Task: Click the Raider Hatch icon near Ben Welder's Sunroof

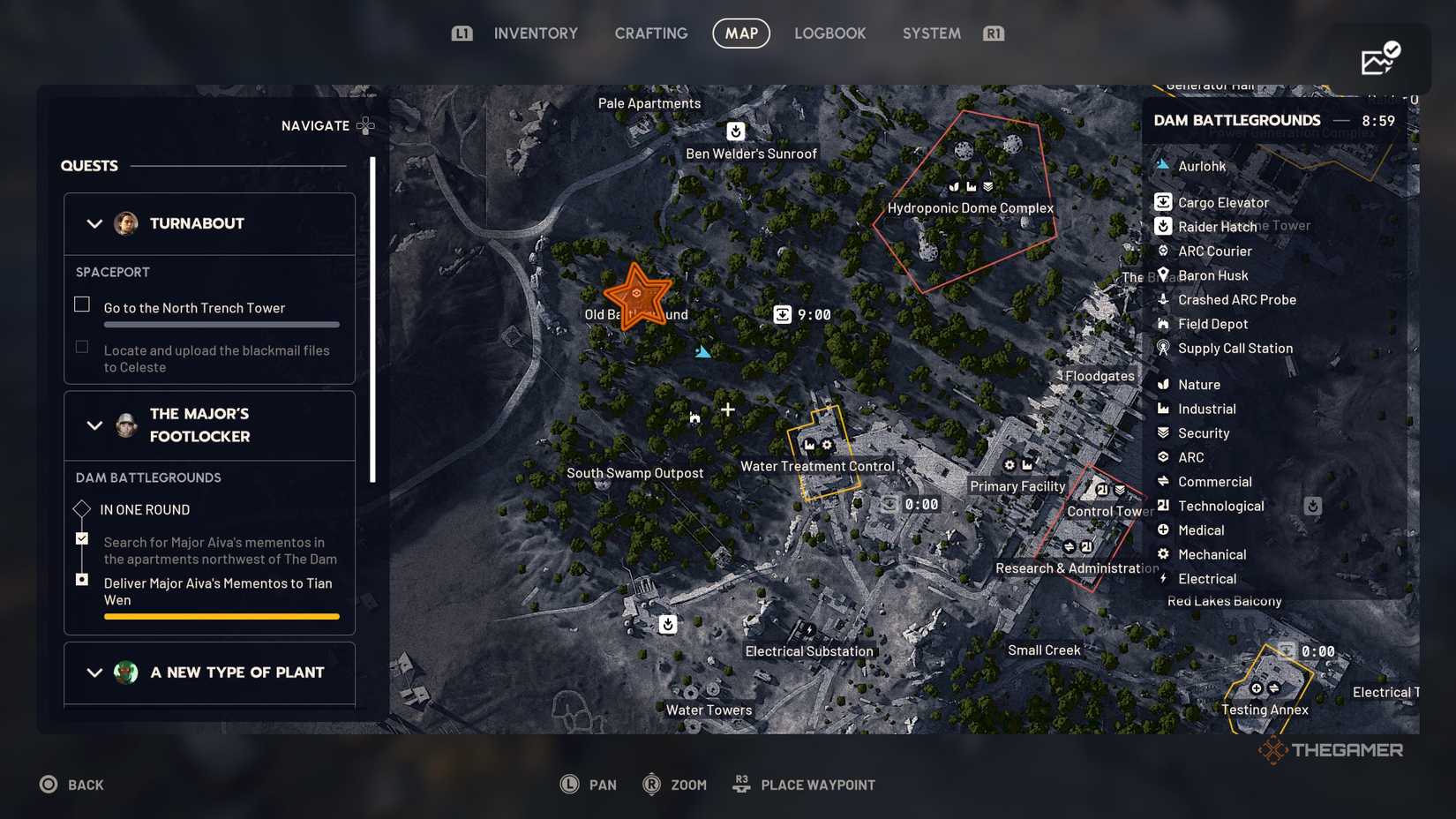Action: point(736,131)
